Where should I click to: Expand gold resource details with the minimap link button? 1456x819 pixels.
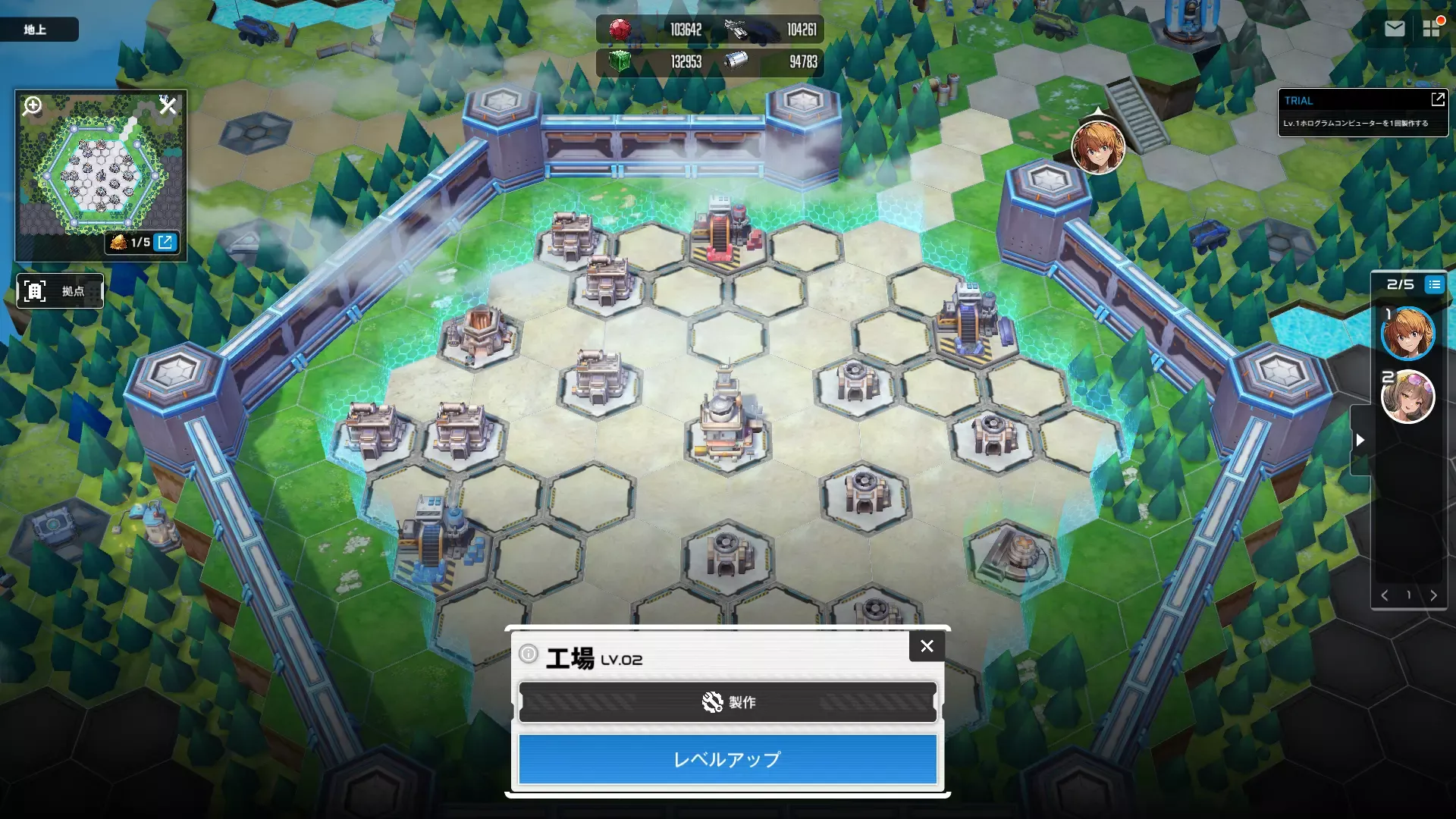pyautogui.click(x=166, y=243)
